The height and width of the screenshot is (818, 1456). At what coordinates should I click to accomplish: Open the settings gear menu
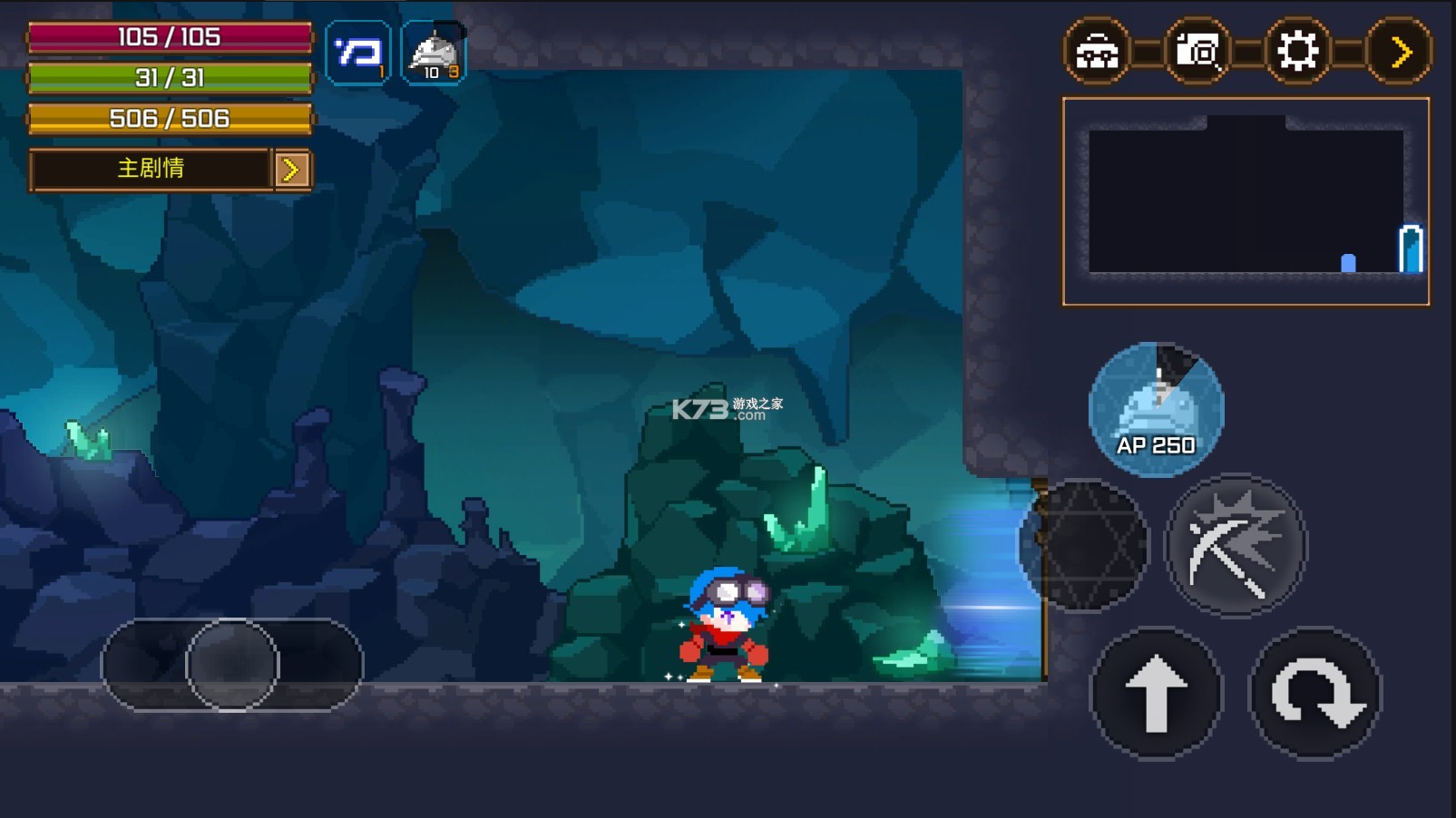(1297, 51)
